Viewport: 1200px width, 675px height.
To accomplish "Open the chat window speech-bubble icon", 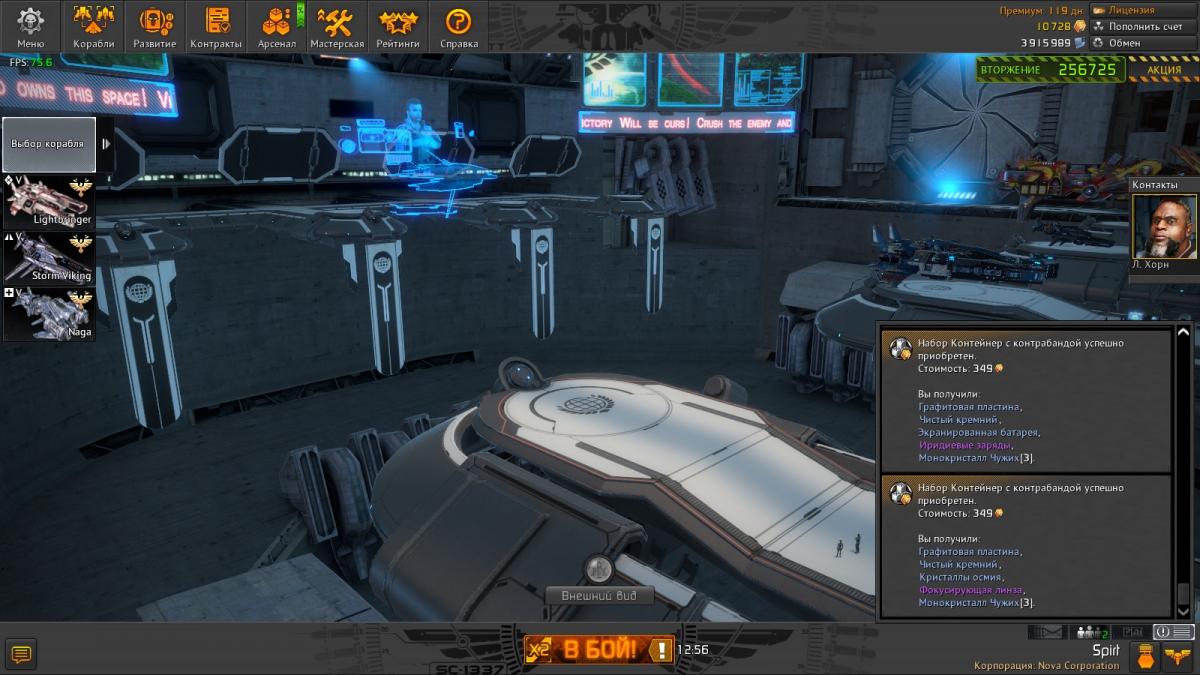I will [x=20, y=655].
